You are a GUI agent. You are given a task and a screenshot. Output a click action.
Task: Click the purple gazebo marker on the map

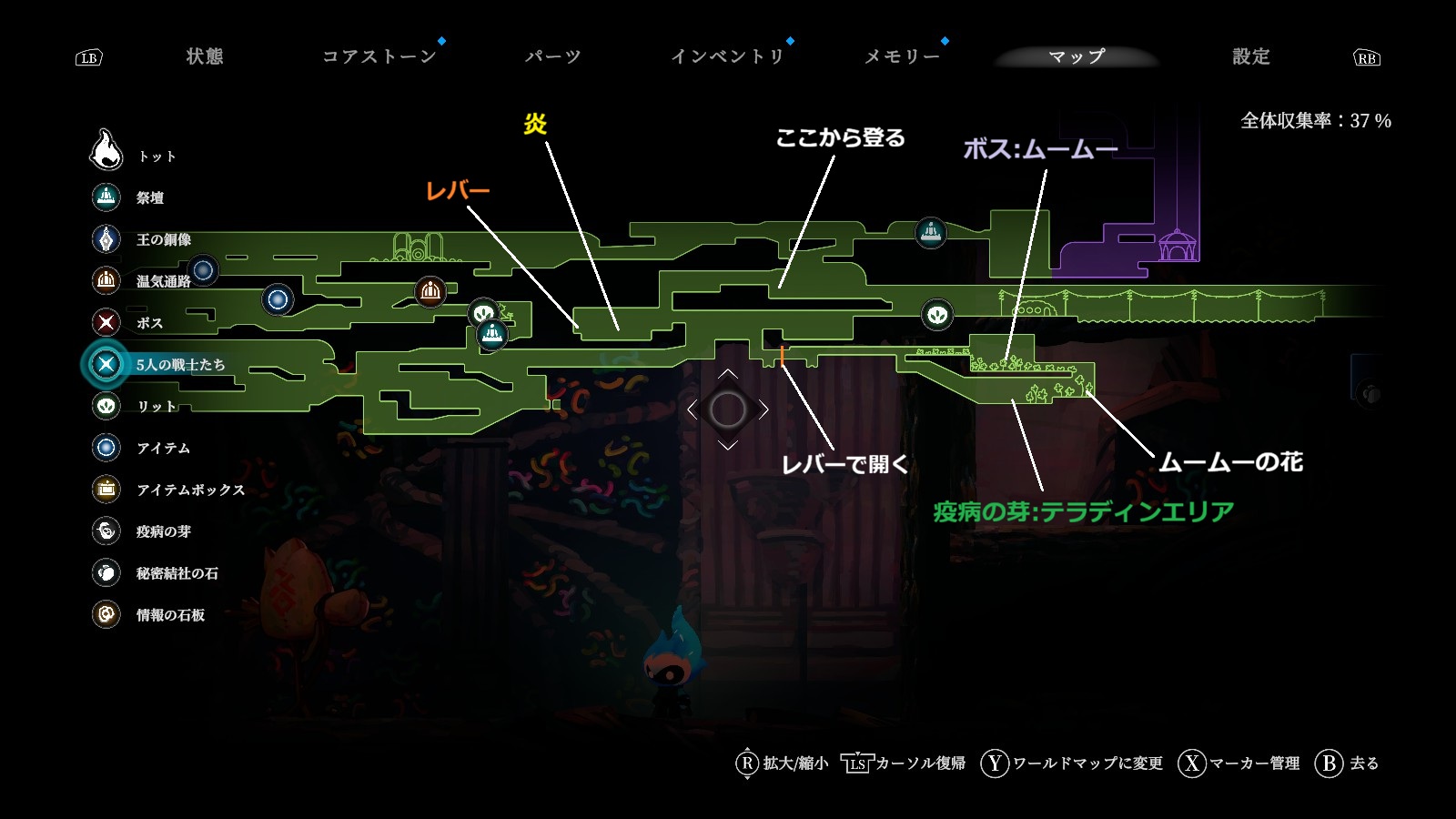click(1177, 245)
